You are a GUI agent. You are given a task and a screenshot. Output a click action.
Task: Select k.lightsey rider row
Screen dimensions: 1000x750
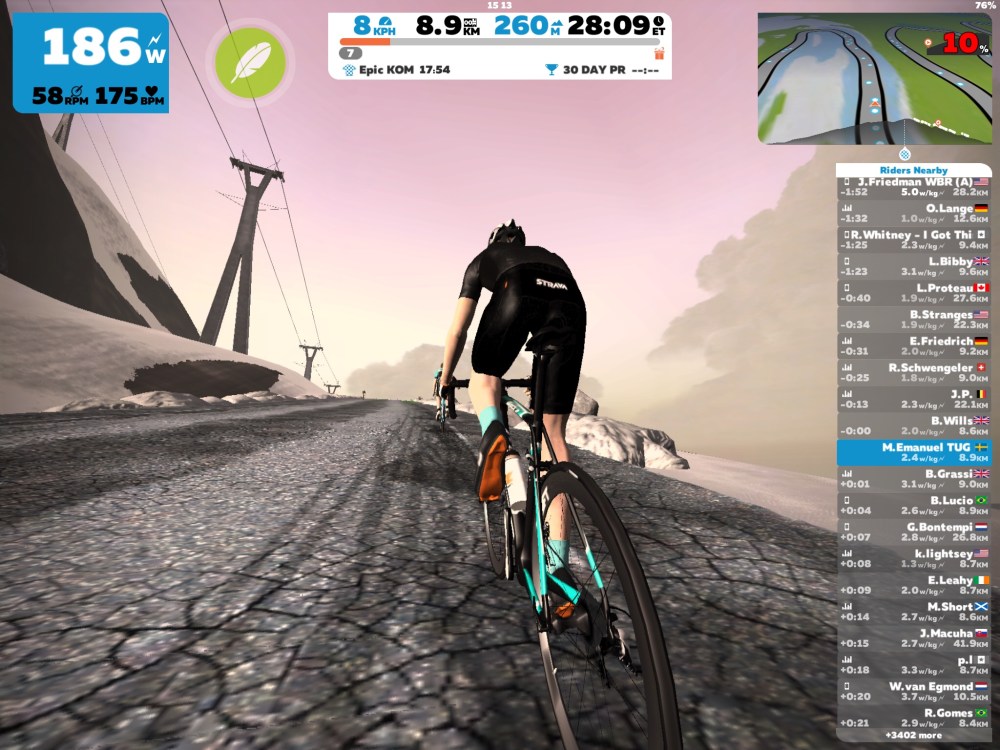click(x=913, y=559)
